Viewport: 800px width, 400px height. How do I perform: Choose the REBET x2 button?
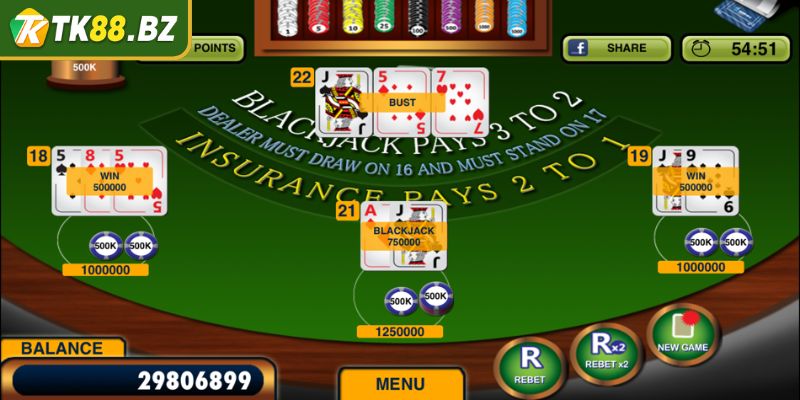(x=605, y=352)
